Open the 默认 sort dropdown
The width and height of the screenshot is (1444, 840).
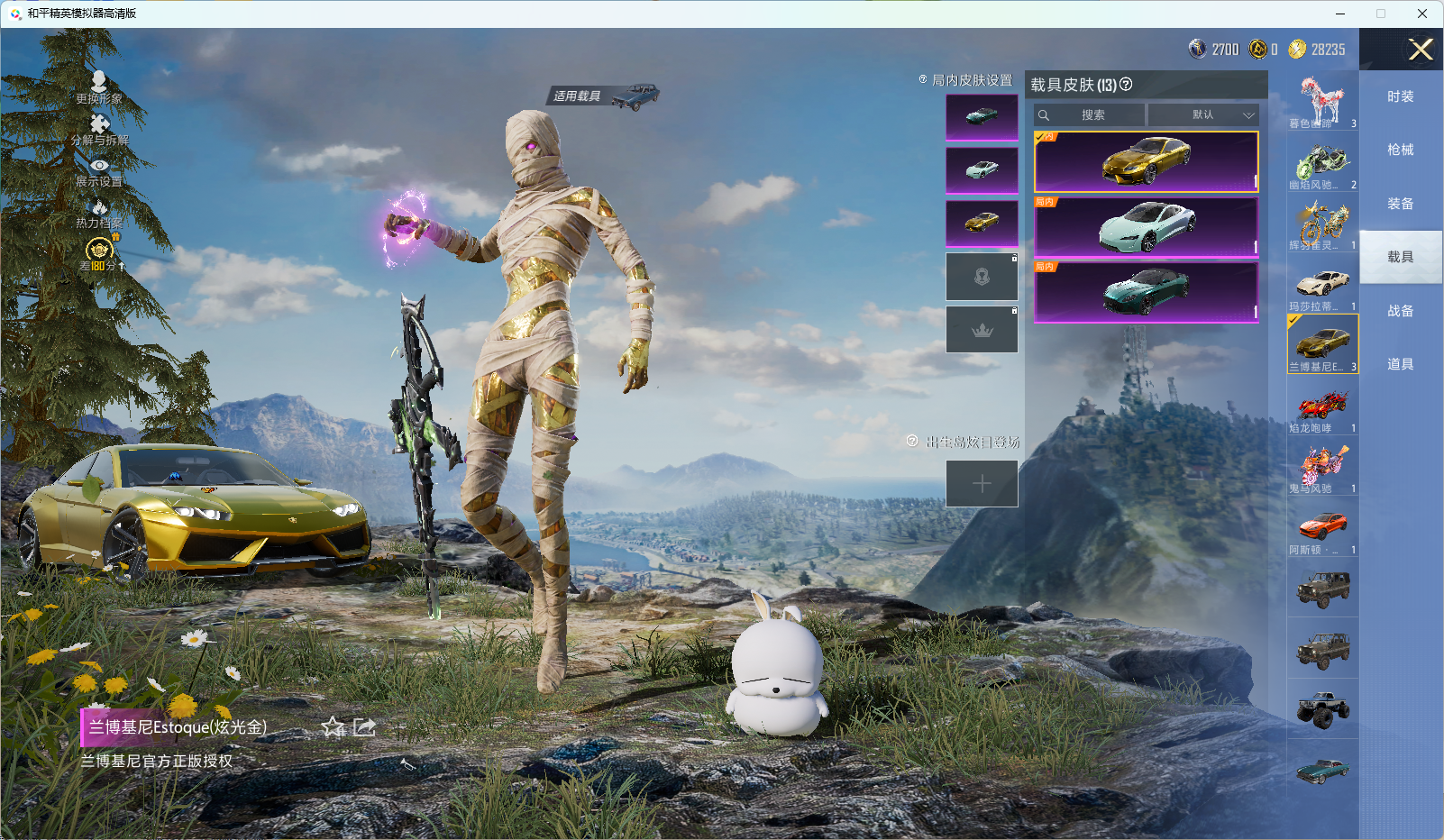point(1203,115)
